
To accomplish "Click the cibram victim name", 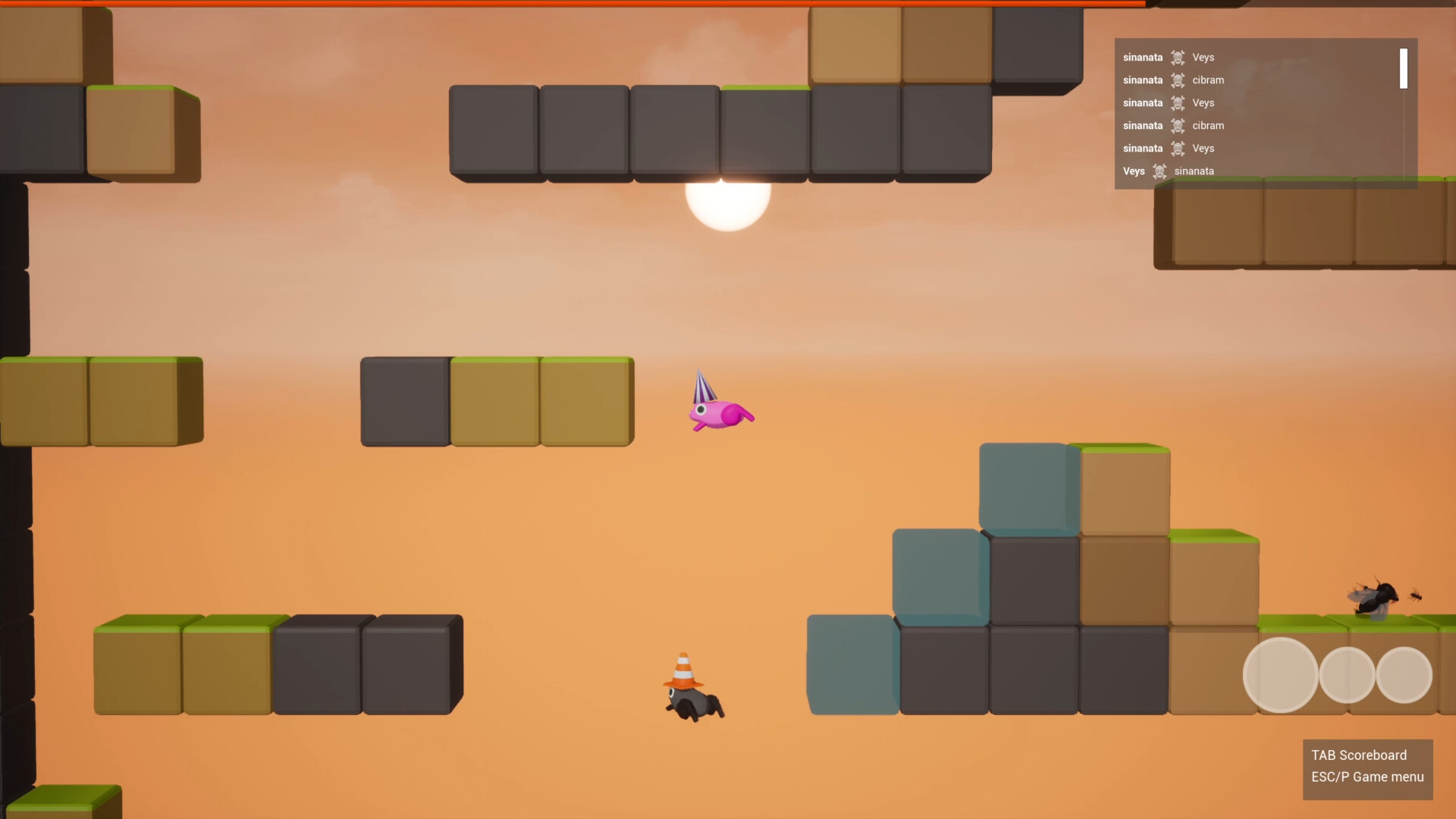I will coord(1207,80).
